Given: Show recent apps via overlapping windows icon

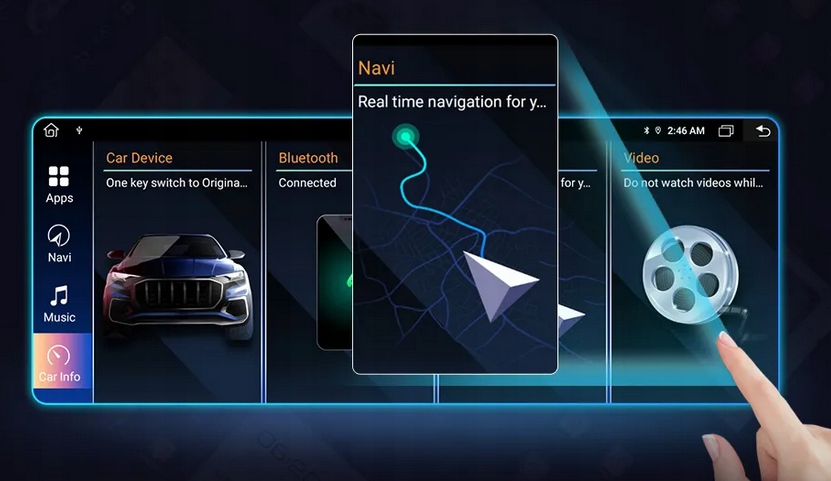Looking at the screenshot, I should click(726, 131).
